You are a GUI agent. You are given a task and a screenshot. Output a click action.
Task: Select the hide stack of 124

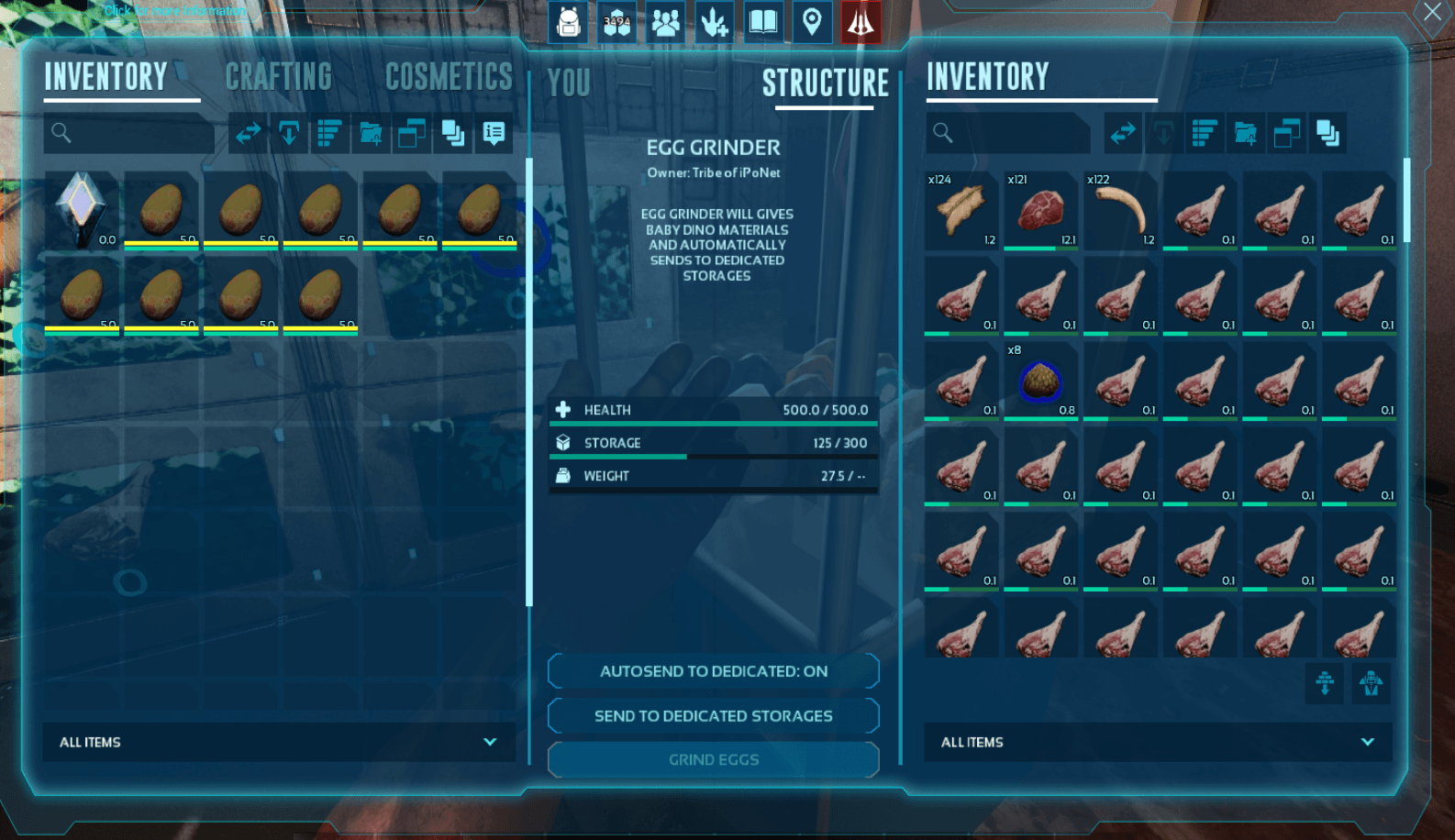pyautogui.click(x=961, y=210)
